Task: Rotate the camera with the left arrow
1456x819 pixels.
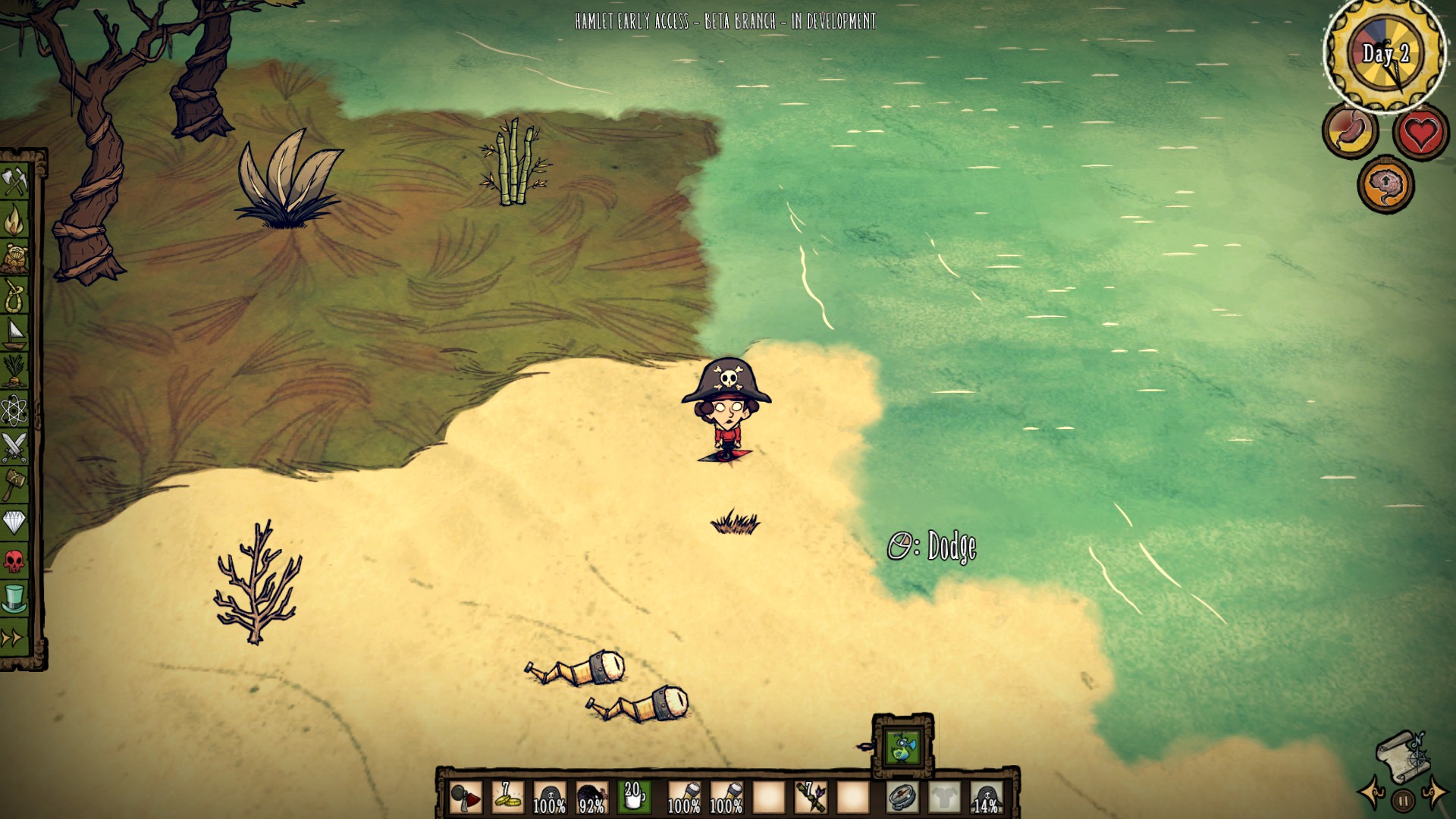Action: [1371, 794]
